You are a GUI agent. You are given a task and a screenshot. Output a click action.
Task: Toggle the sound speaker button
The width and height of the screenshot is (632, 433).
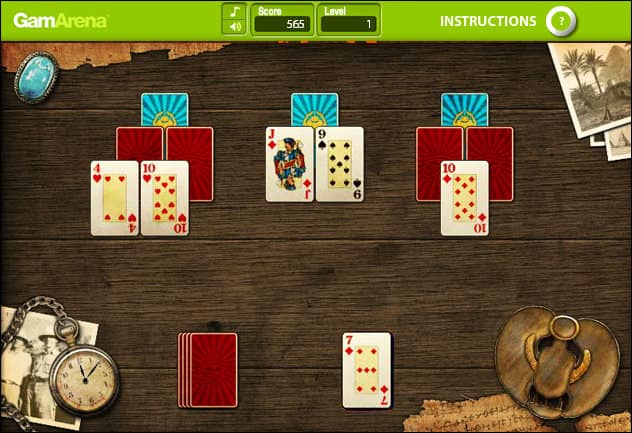(x=234, y=26)
